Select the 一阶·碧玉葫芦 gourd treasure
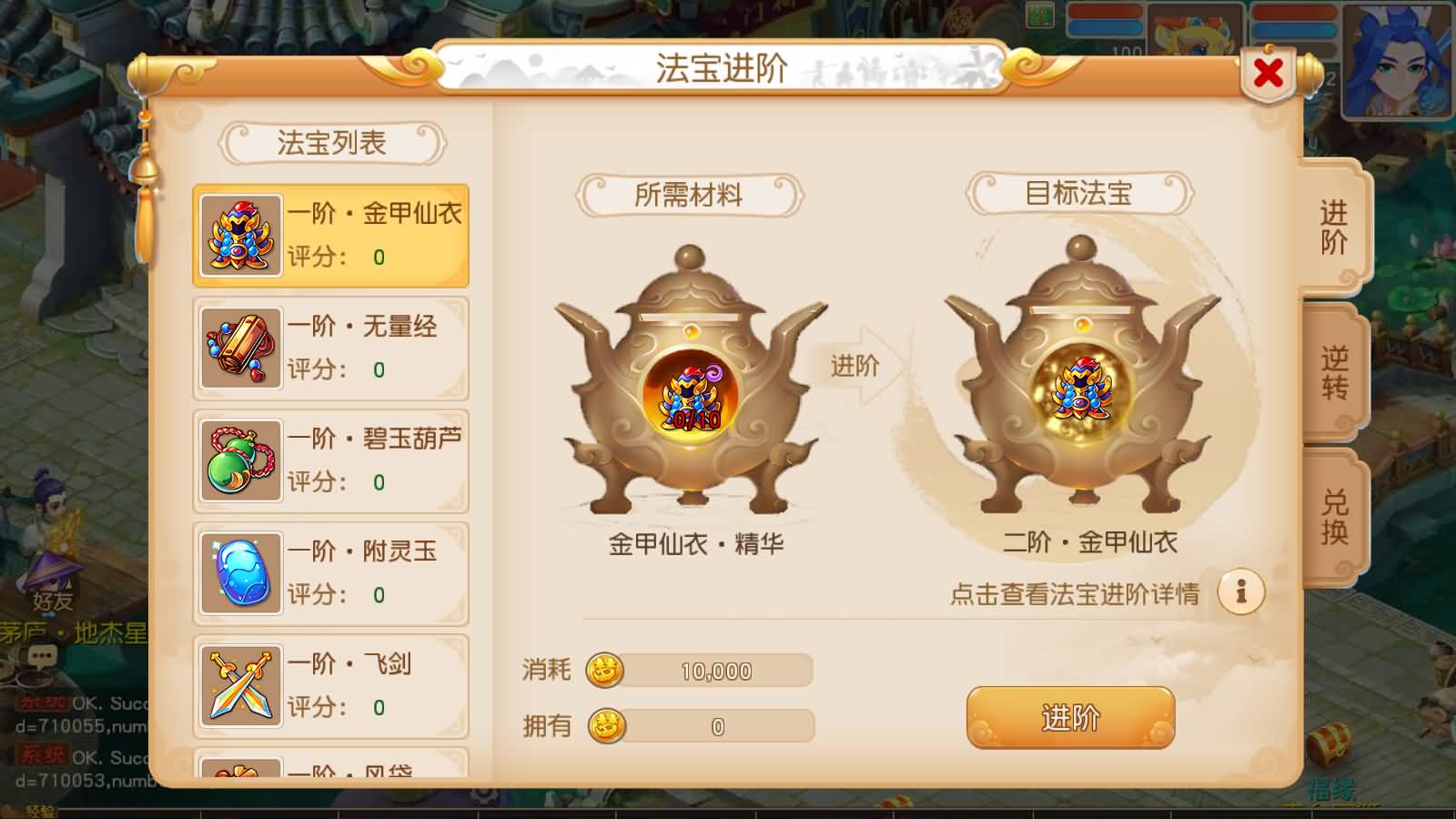The image size is (1456, 819). pos(329,460)
